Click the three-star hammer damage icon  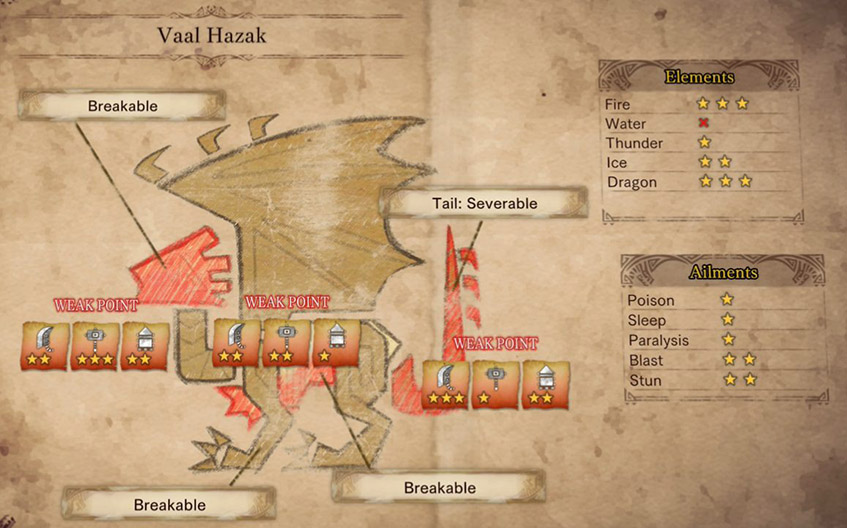click(x=95, y=345)
